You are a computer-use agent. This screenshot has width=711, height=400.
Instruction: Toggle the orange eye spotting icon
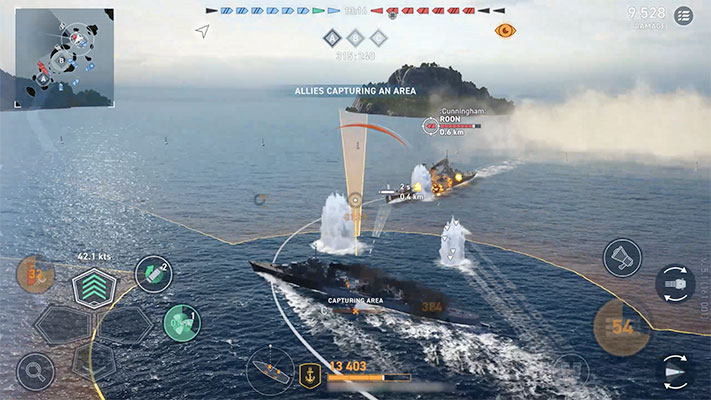[506, 31]
